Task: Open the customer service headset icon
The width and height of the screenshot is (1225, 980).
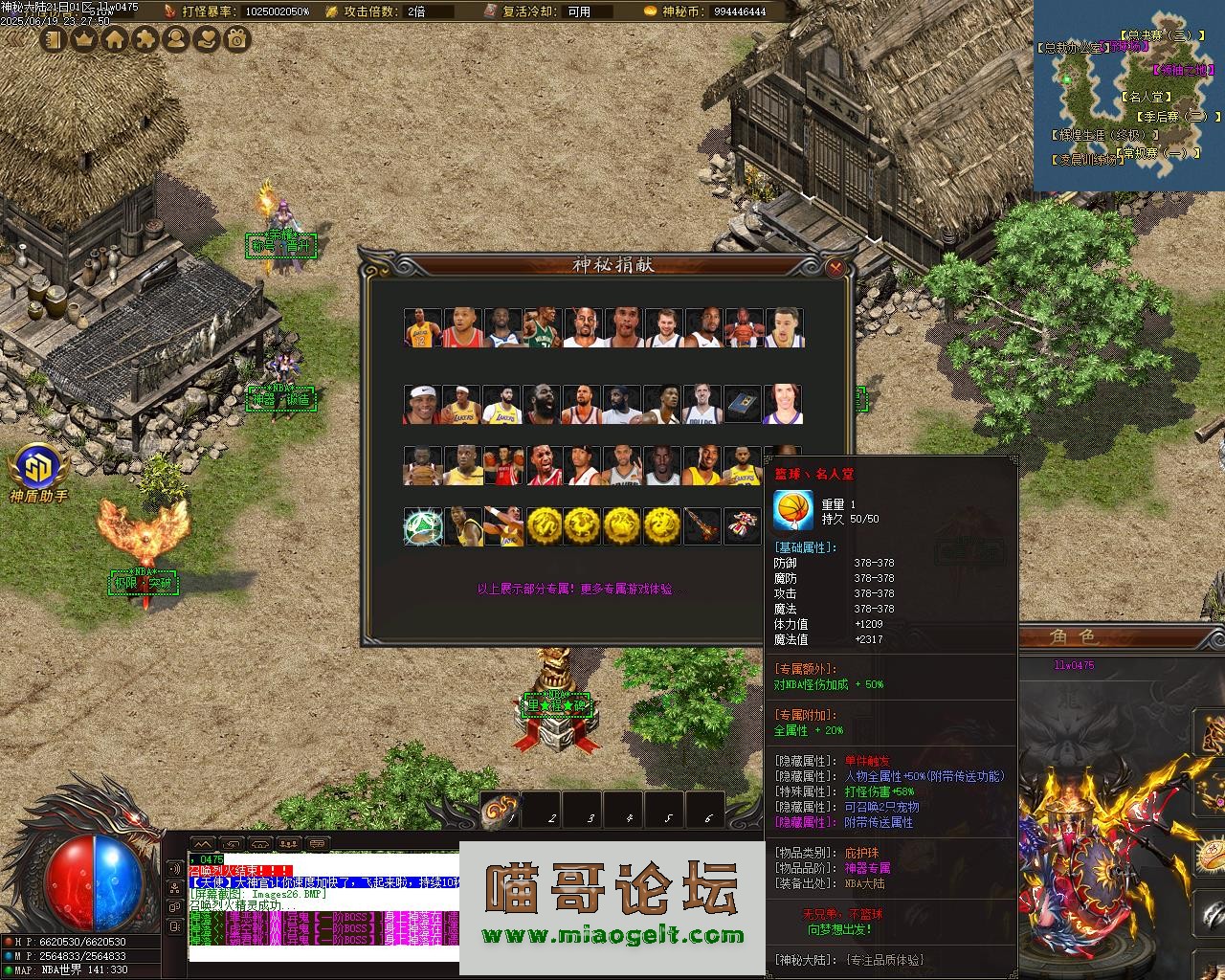Action: point(176,39)
